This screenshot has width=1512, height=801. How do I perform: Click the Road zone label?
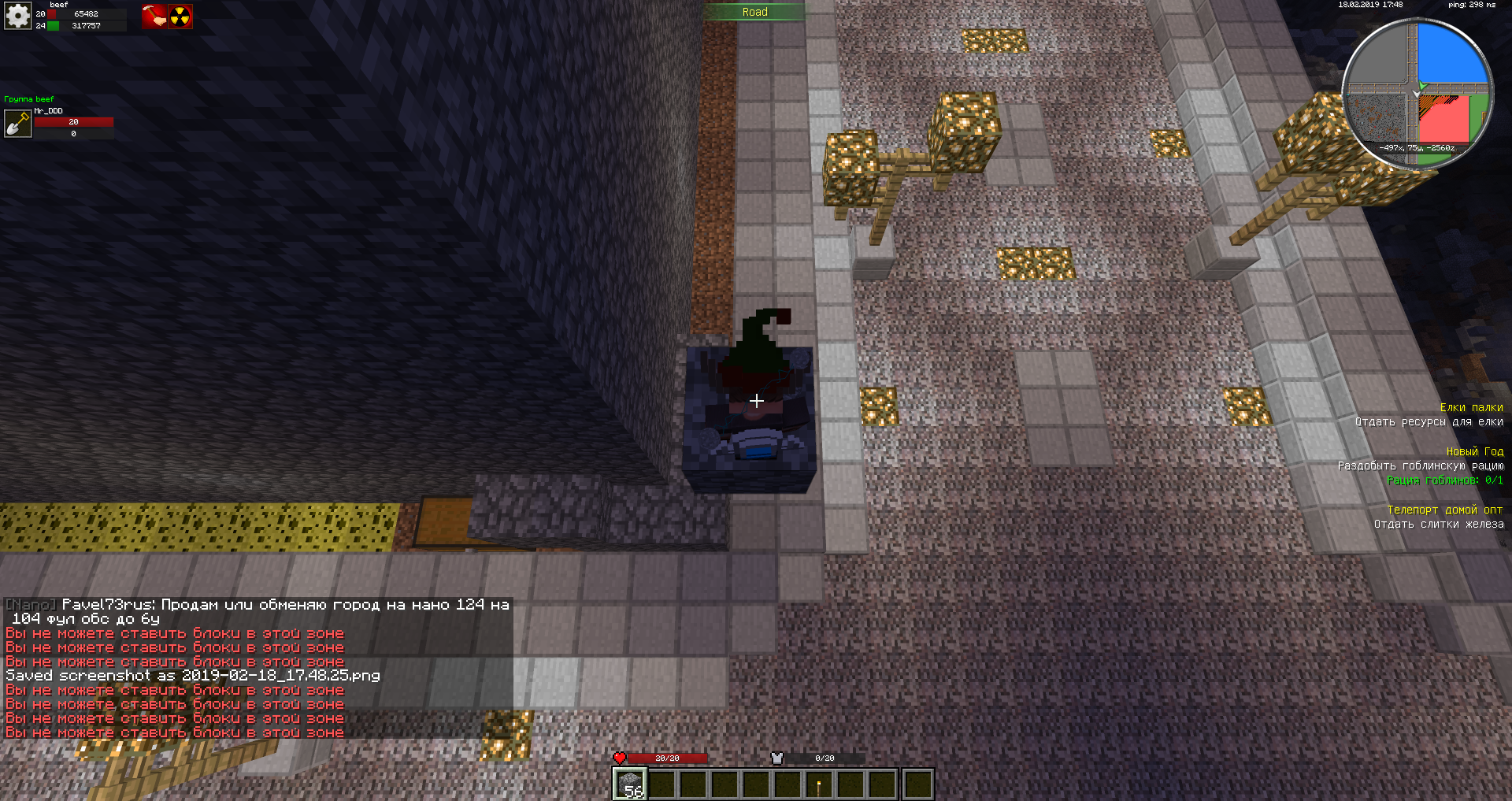[x=754, y=12]
